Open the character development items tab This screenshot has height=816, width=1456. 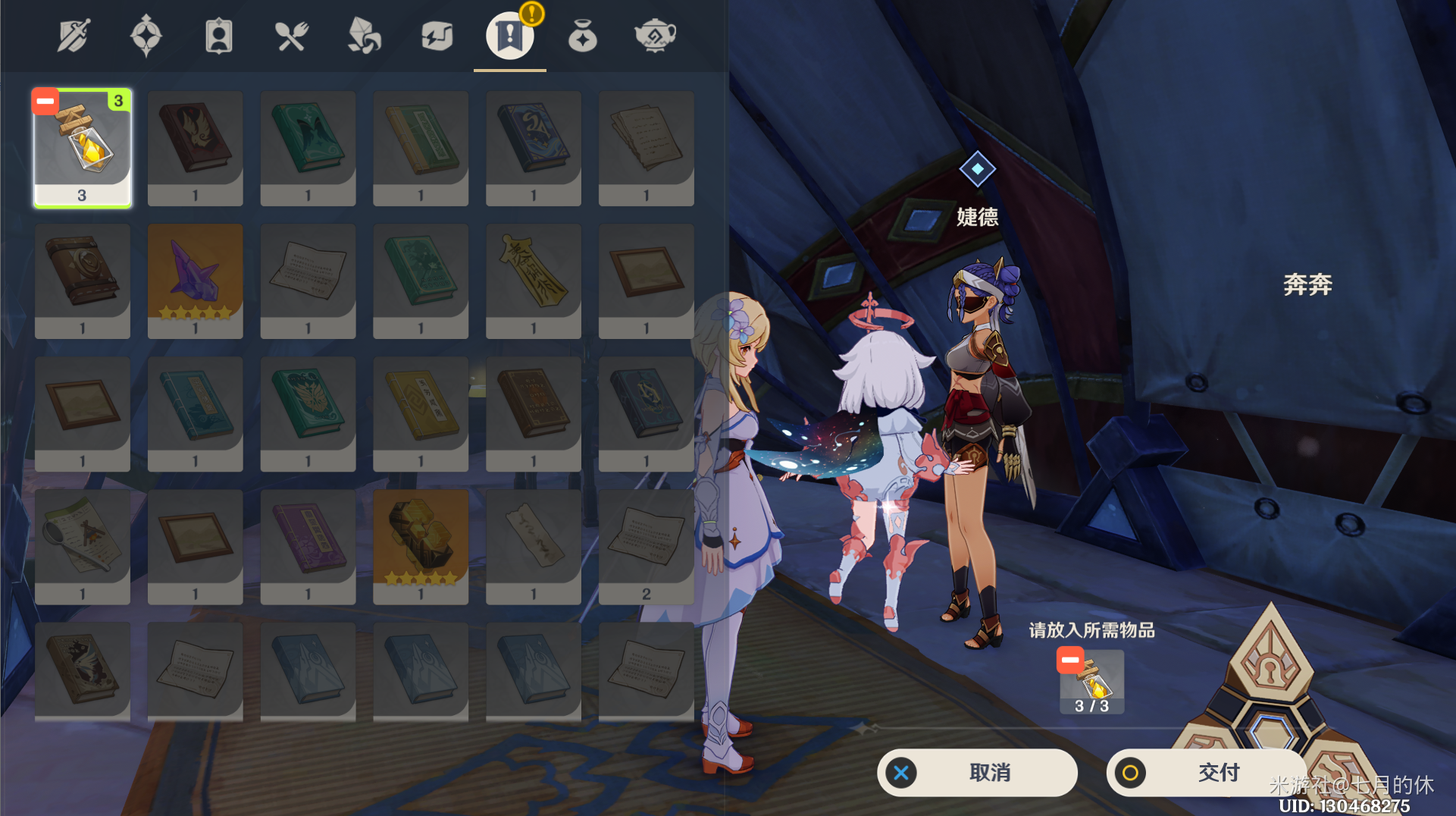pos(218,36)
